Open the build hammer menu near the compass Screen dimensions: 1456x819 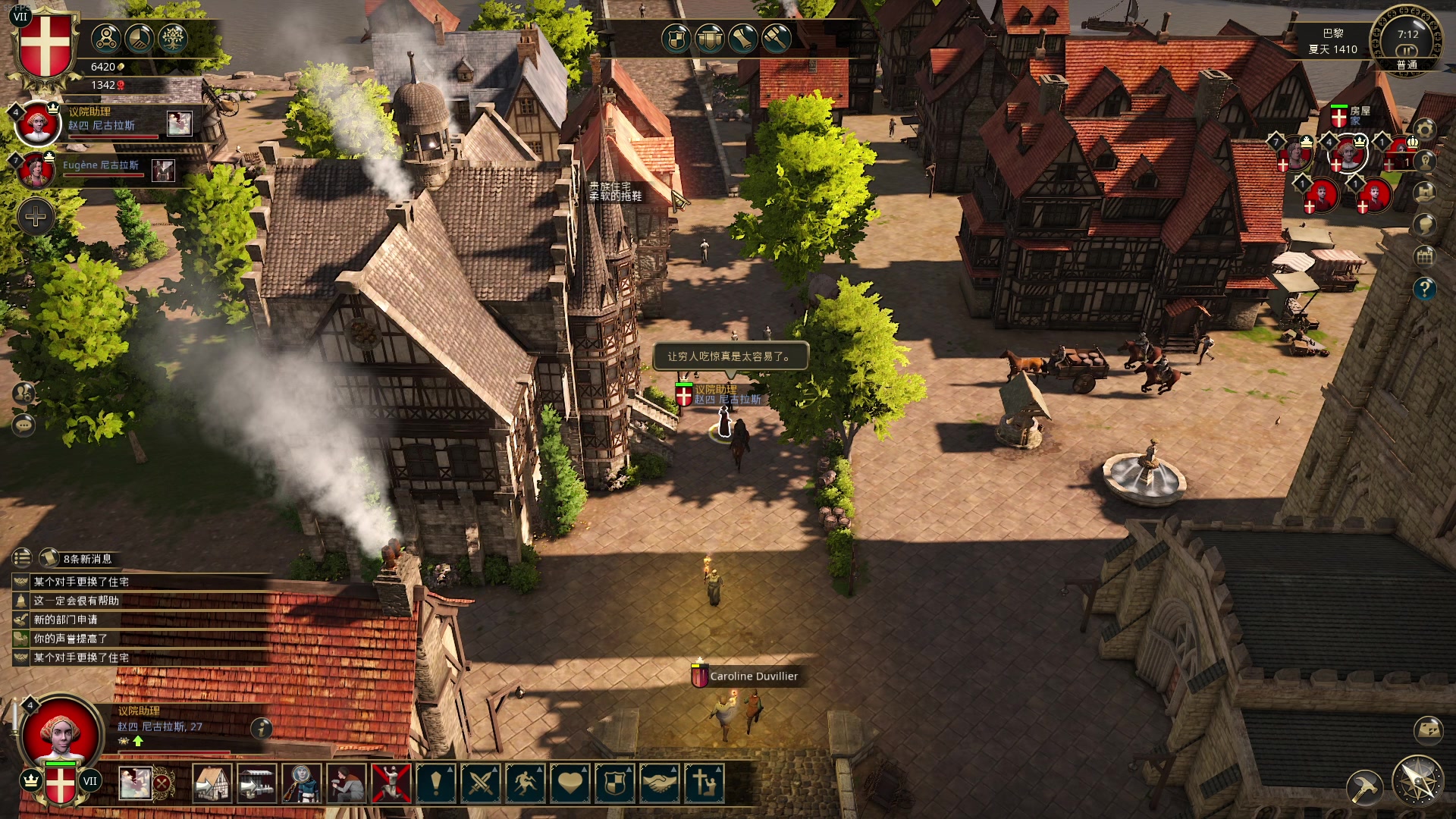pyautogui.click(x=1365, y=789)
